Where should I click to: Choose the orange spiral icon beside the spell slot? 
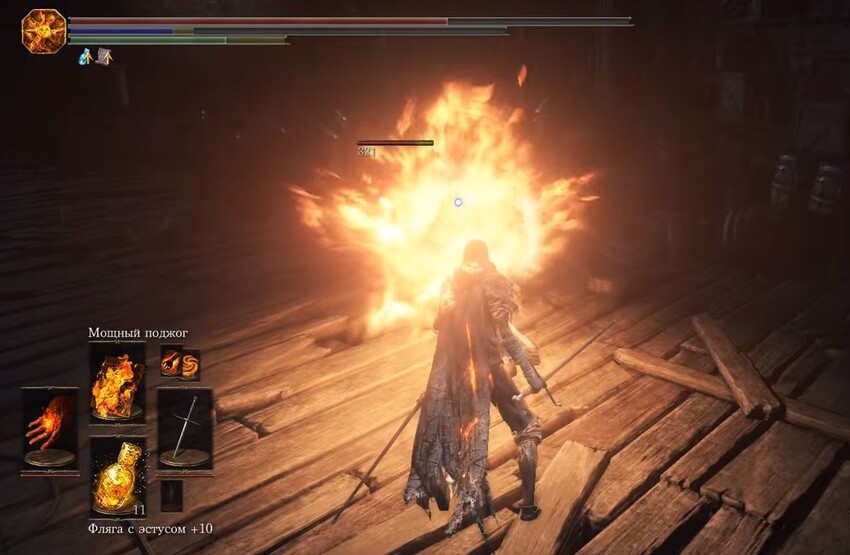click(190, 364)
